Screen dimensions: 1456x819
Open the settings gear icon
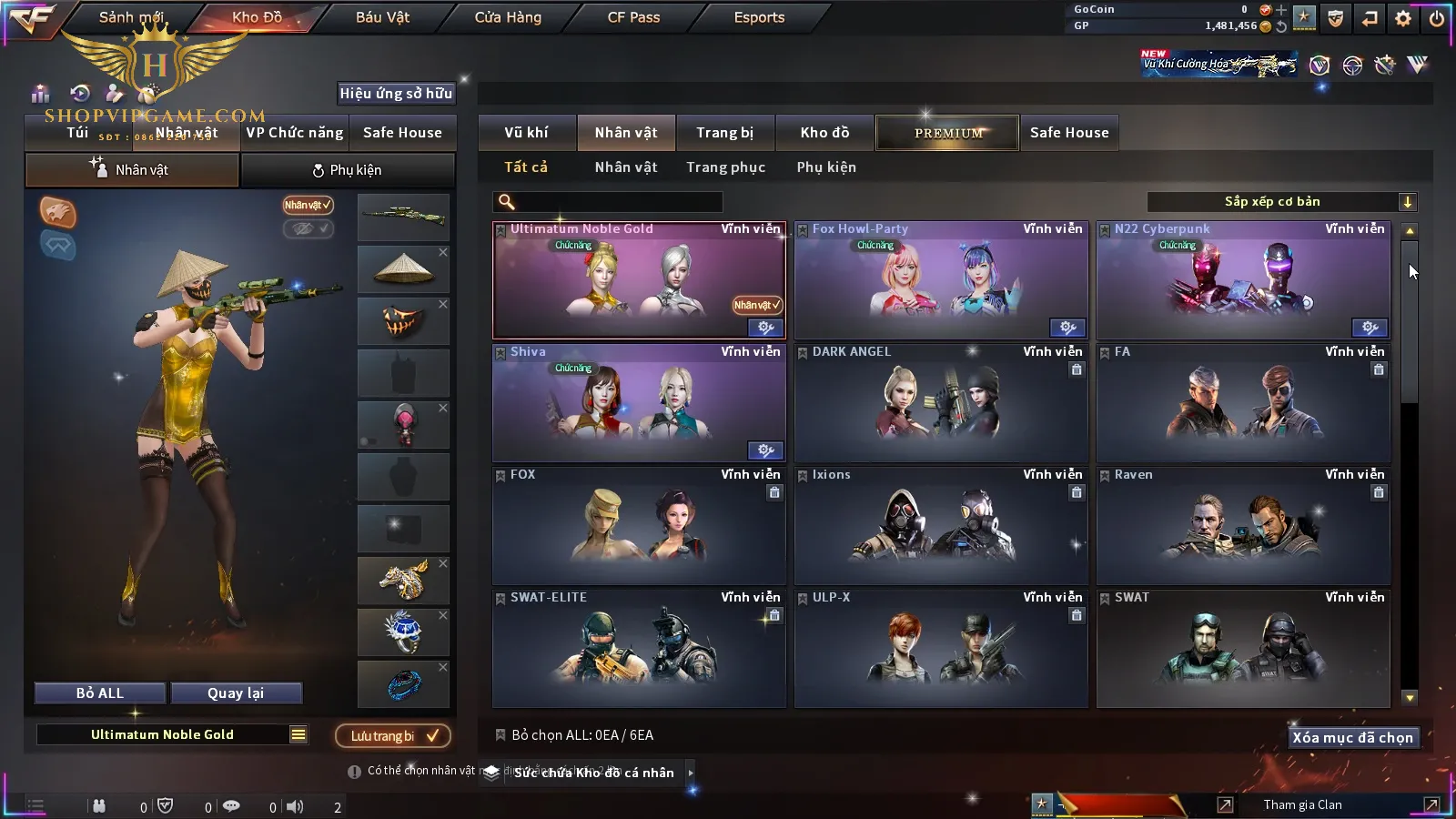pyautogui.click(x=1403, y=18)
